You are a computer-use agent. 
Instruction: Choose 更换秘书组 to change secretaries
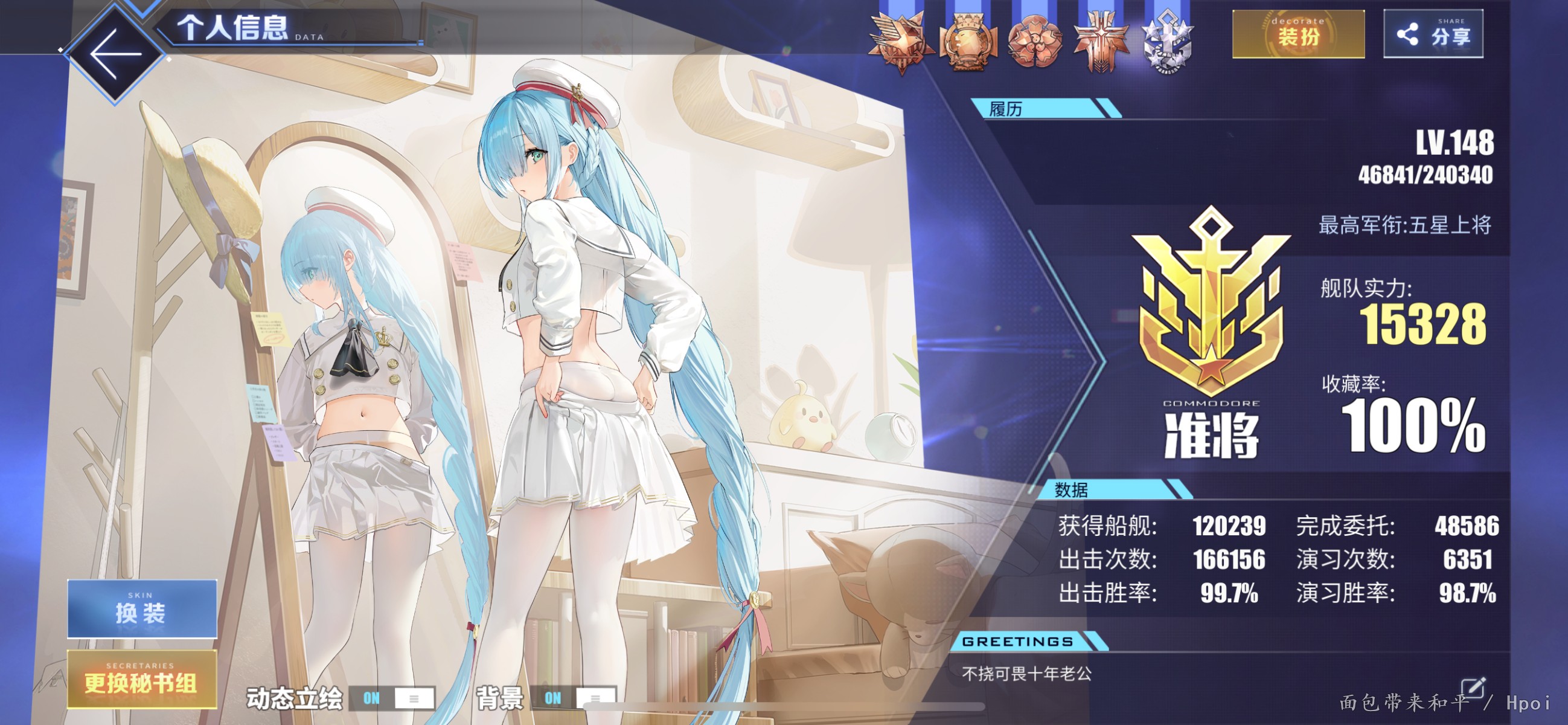[x=142, y=679]
